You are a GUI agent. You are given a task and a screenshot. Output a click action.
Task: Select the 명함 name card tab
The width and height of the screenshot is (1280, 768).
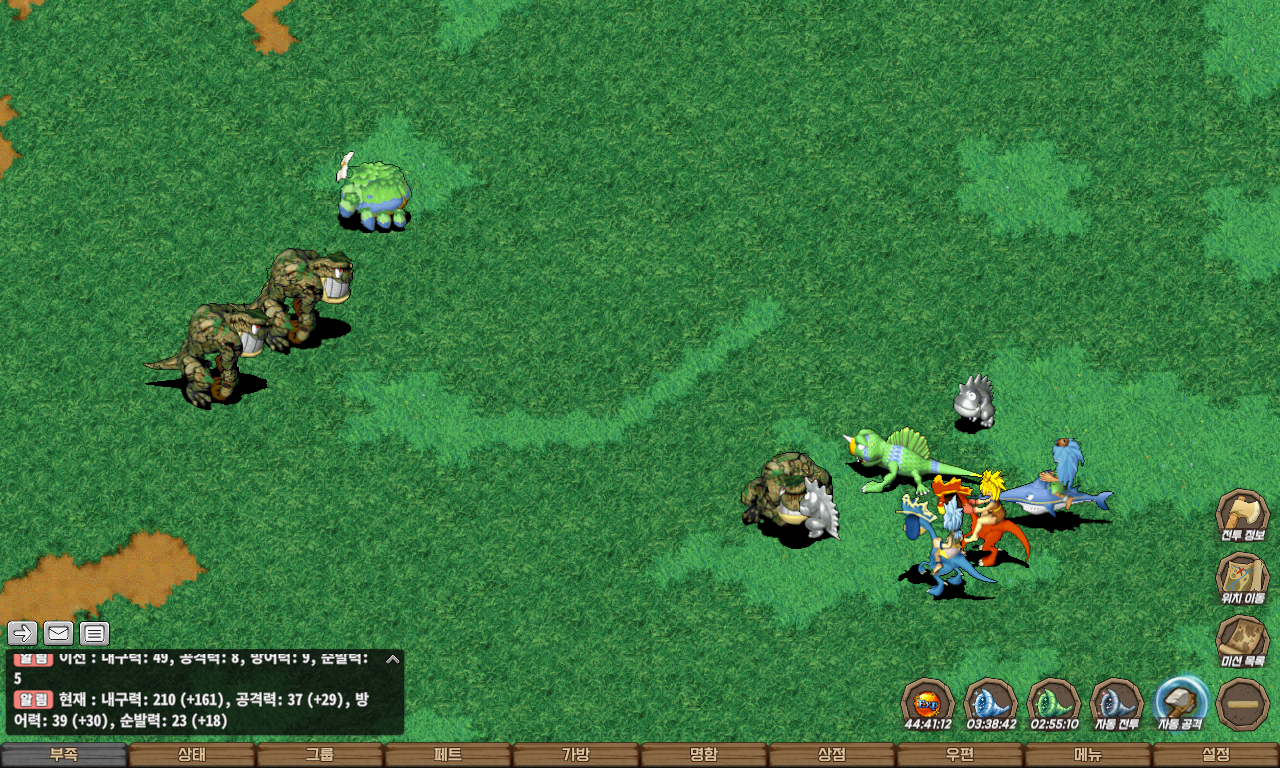pos(703,755)
